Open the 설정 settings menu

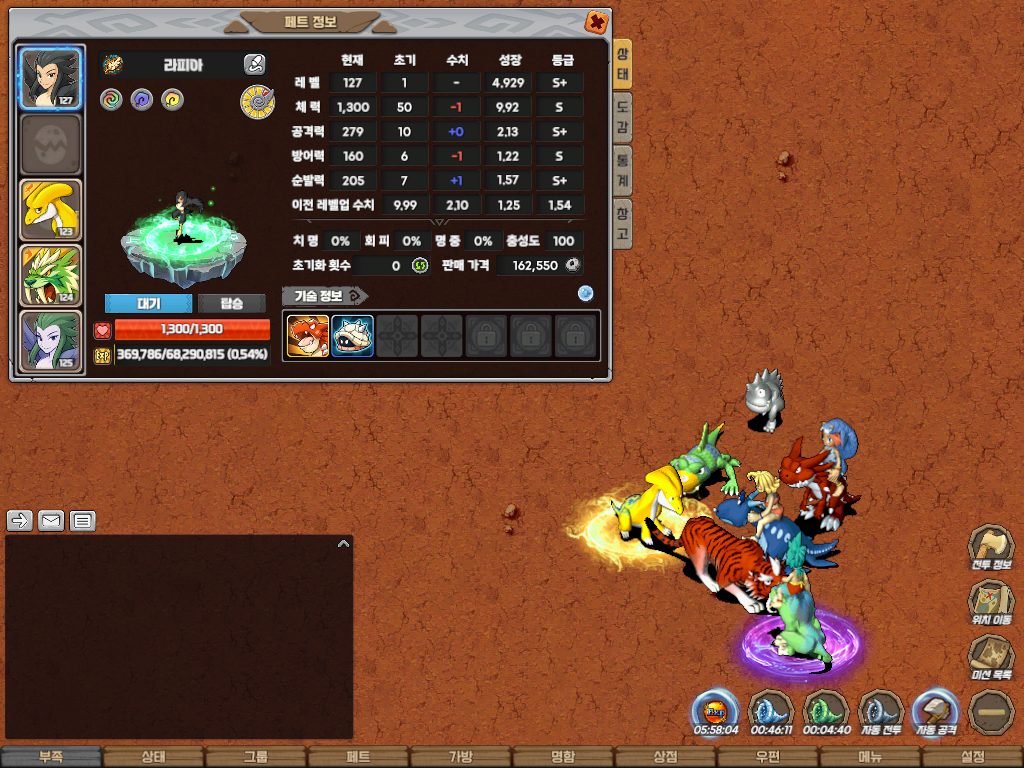tap(972, 757)
